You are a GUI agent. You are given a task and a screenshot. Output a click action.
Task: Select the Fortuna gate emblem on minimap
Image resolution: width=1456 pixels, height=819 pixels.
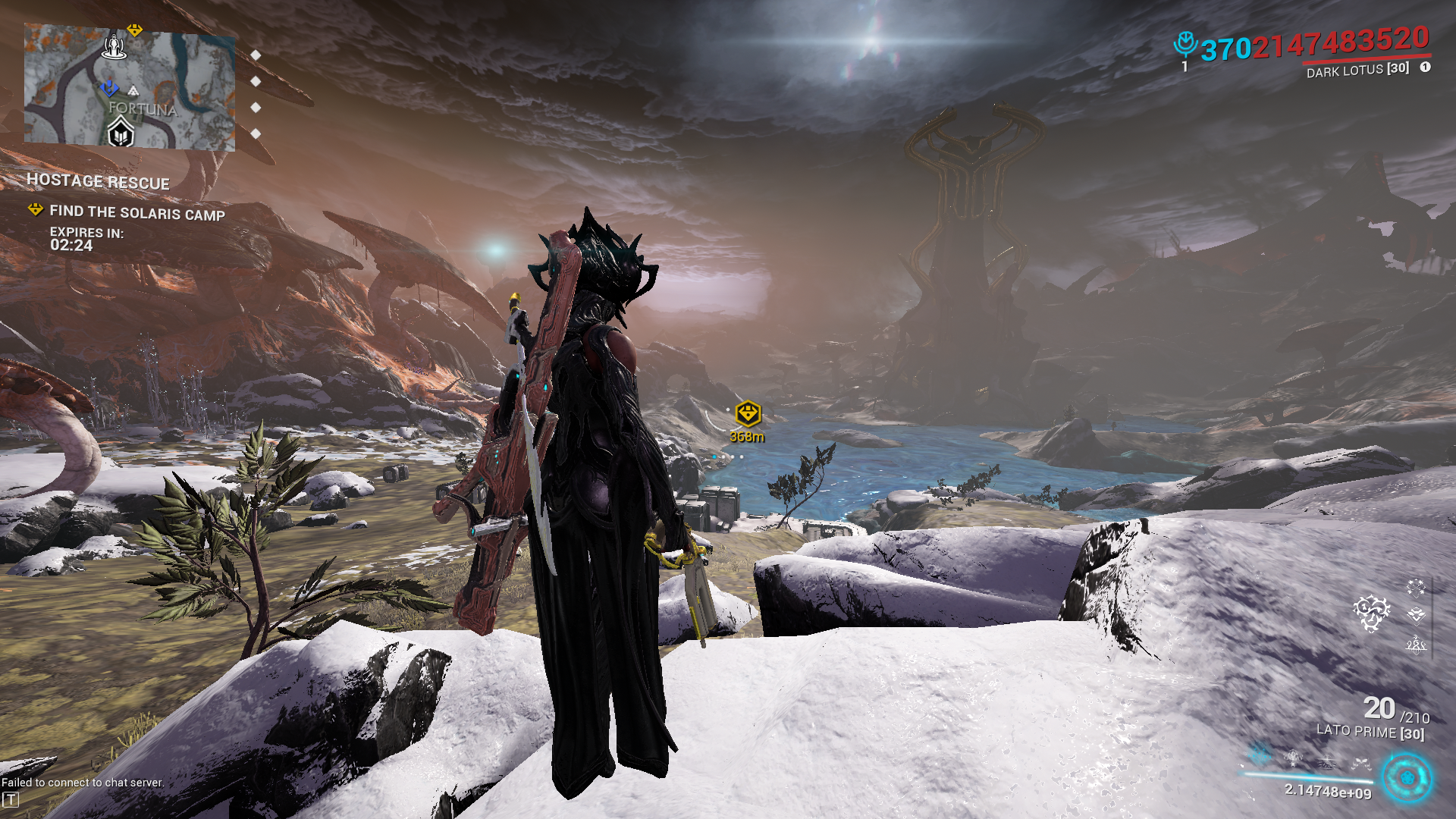coord(121,135)
